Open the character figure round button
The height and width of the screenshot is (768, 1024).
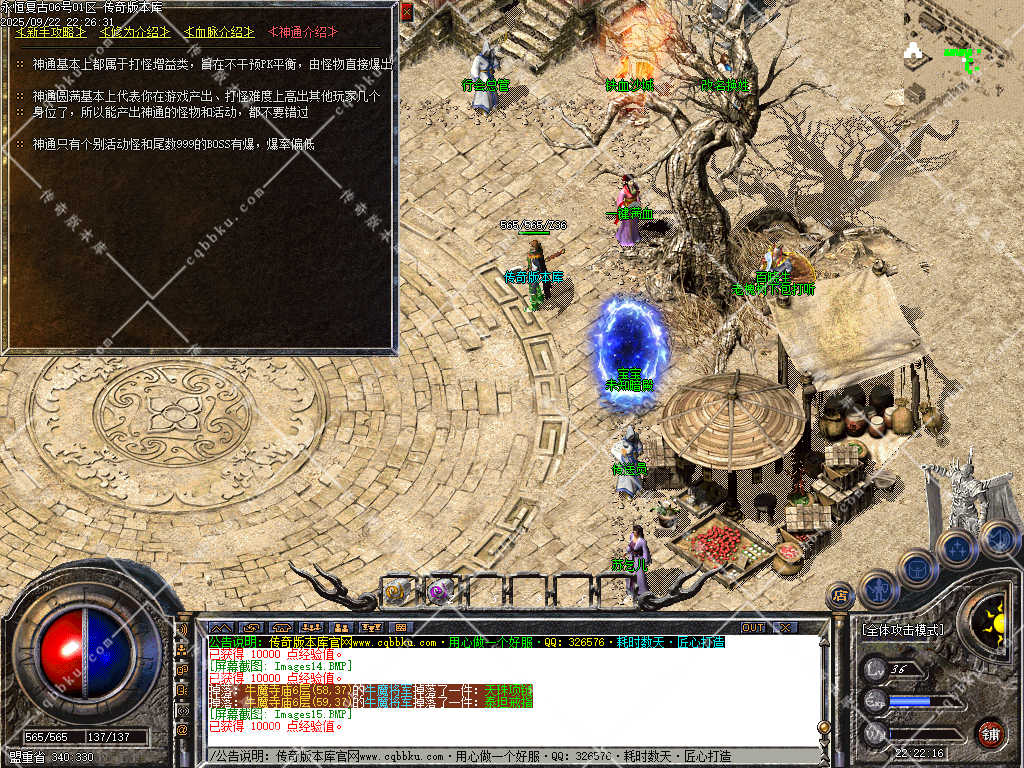pos(877,588)
